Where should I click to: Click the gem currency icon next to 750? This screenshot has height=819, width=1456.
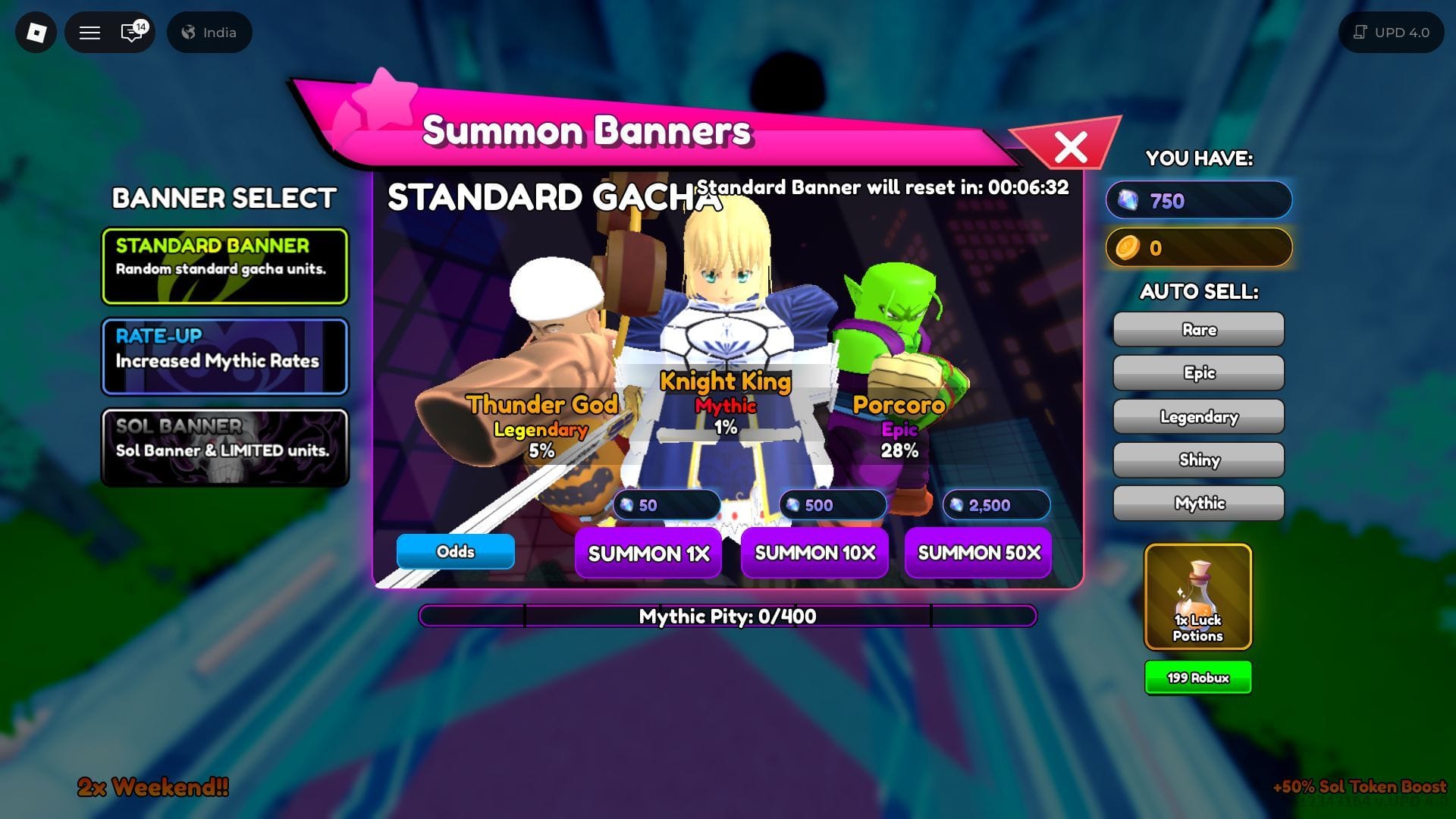pos(1128,200)
